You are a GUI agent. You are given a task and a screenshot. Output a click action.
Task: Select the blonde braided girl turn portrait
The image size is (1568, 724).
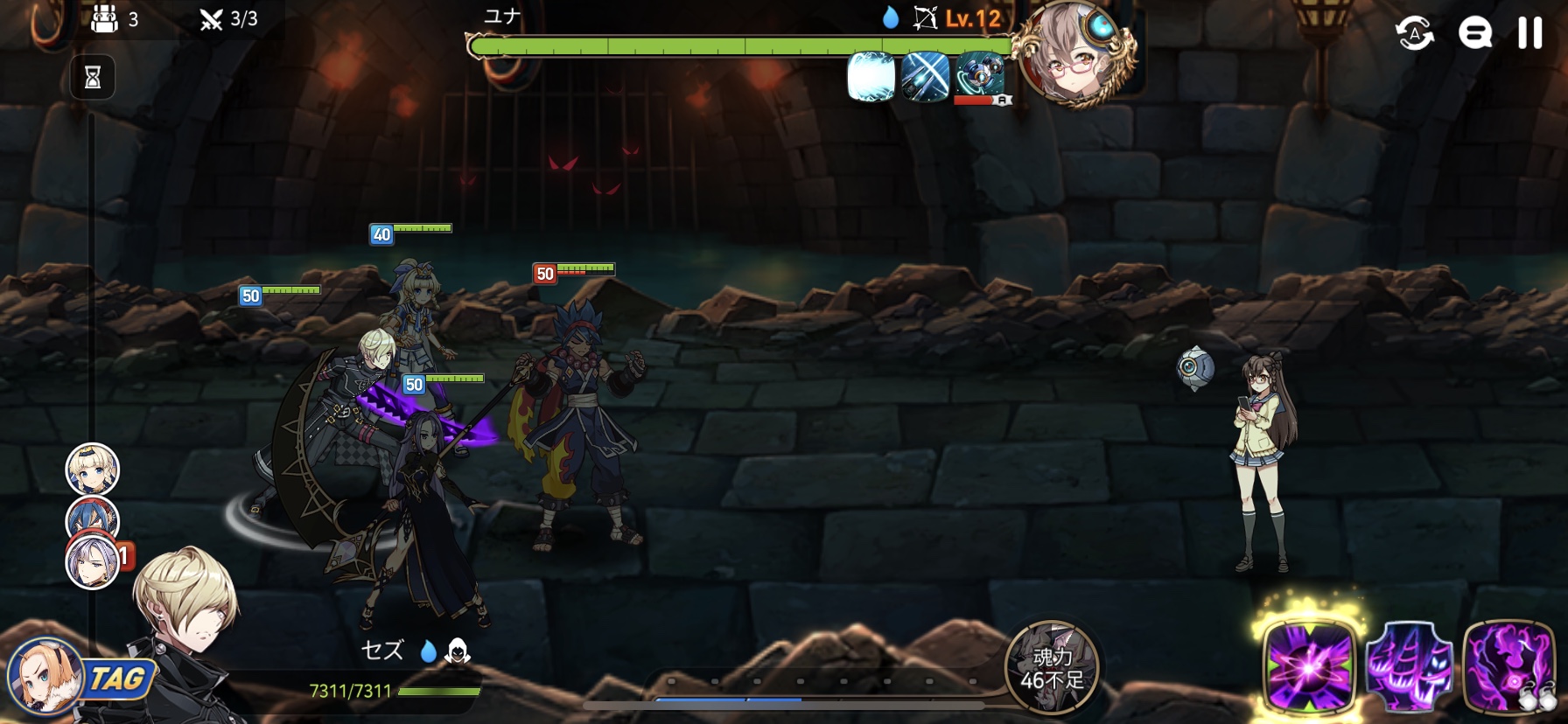point(93,470)
